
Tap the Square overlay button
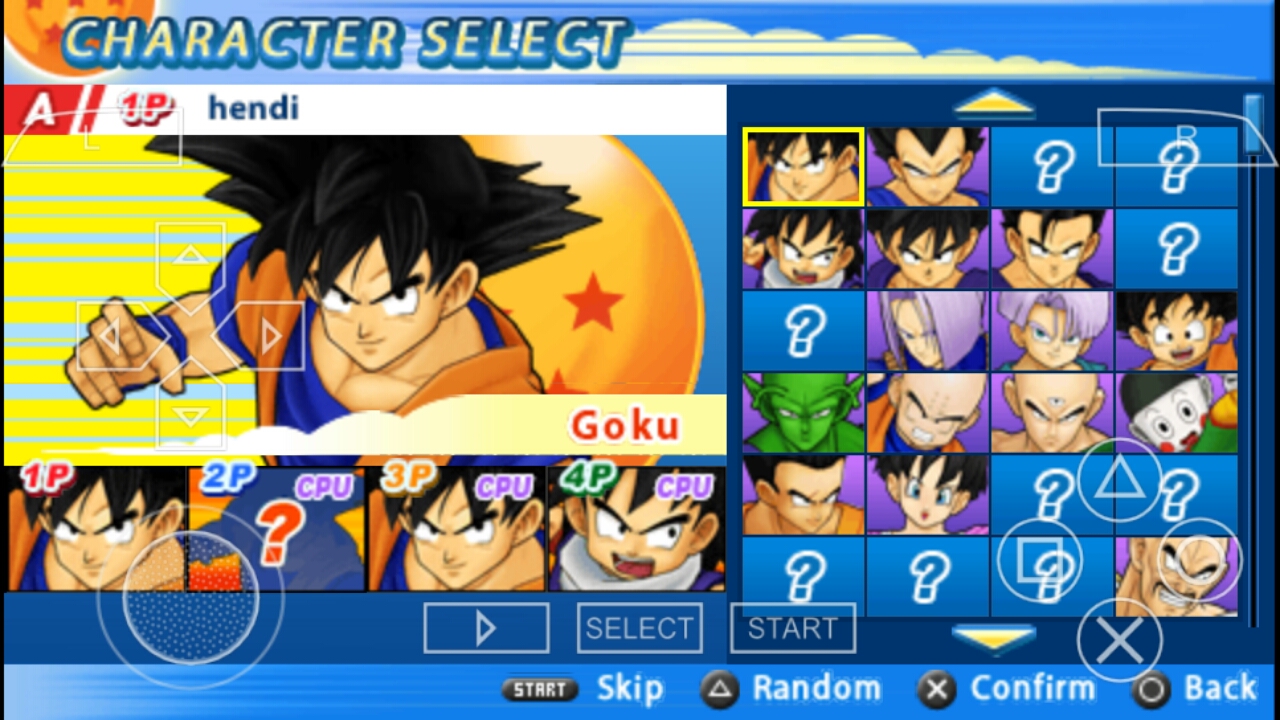coord(1042,560)
